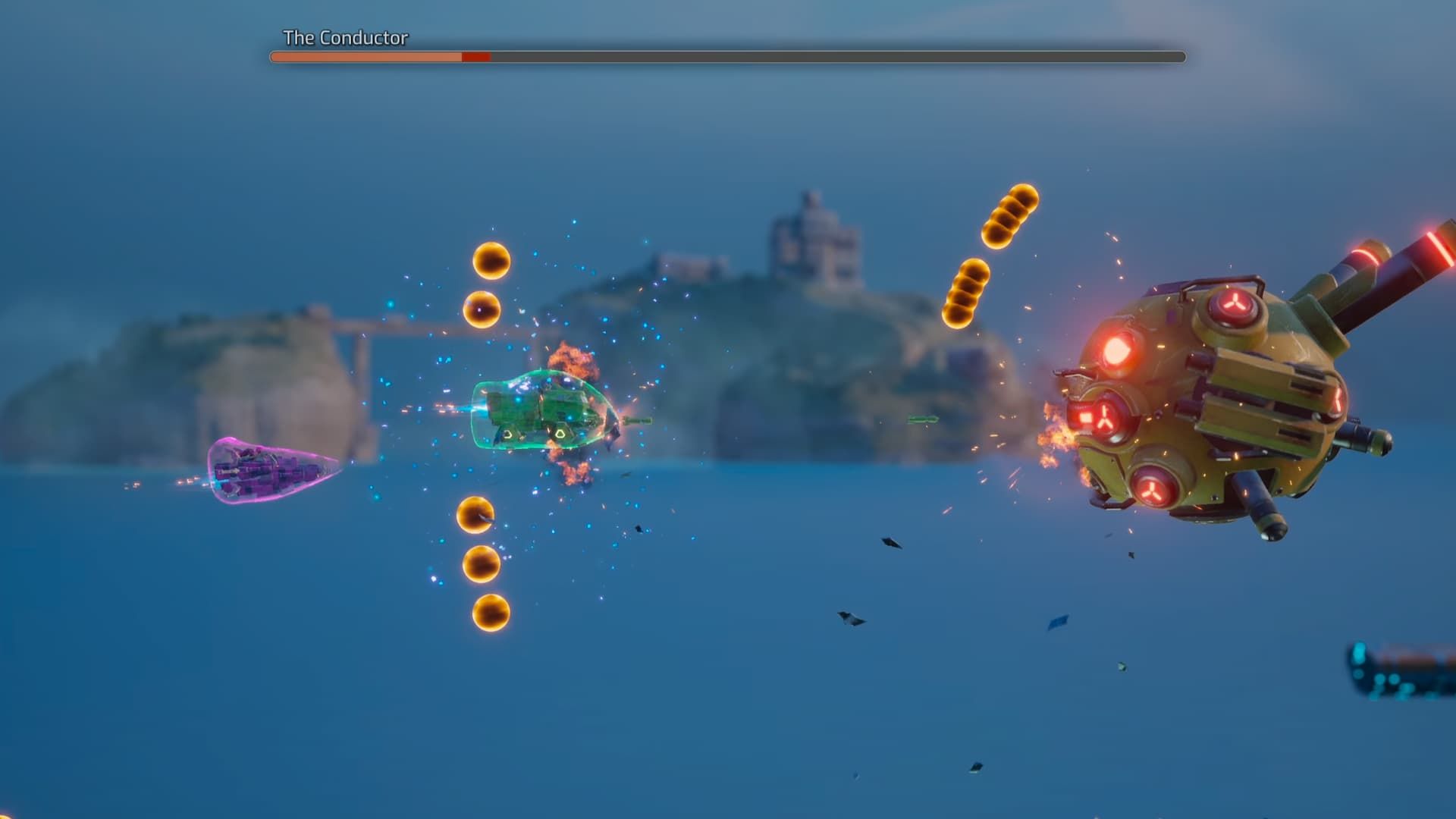Image resolution: width=1456 pixels, height=819 pixels.
Task: Click the boss health bar
Action: (720, 55)
